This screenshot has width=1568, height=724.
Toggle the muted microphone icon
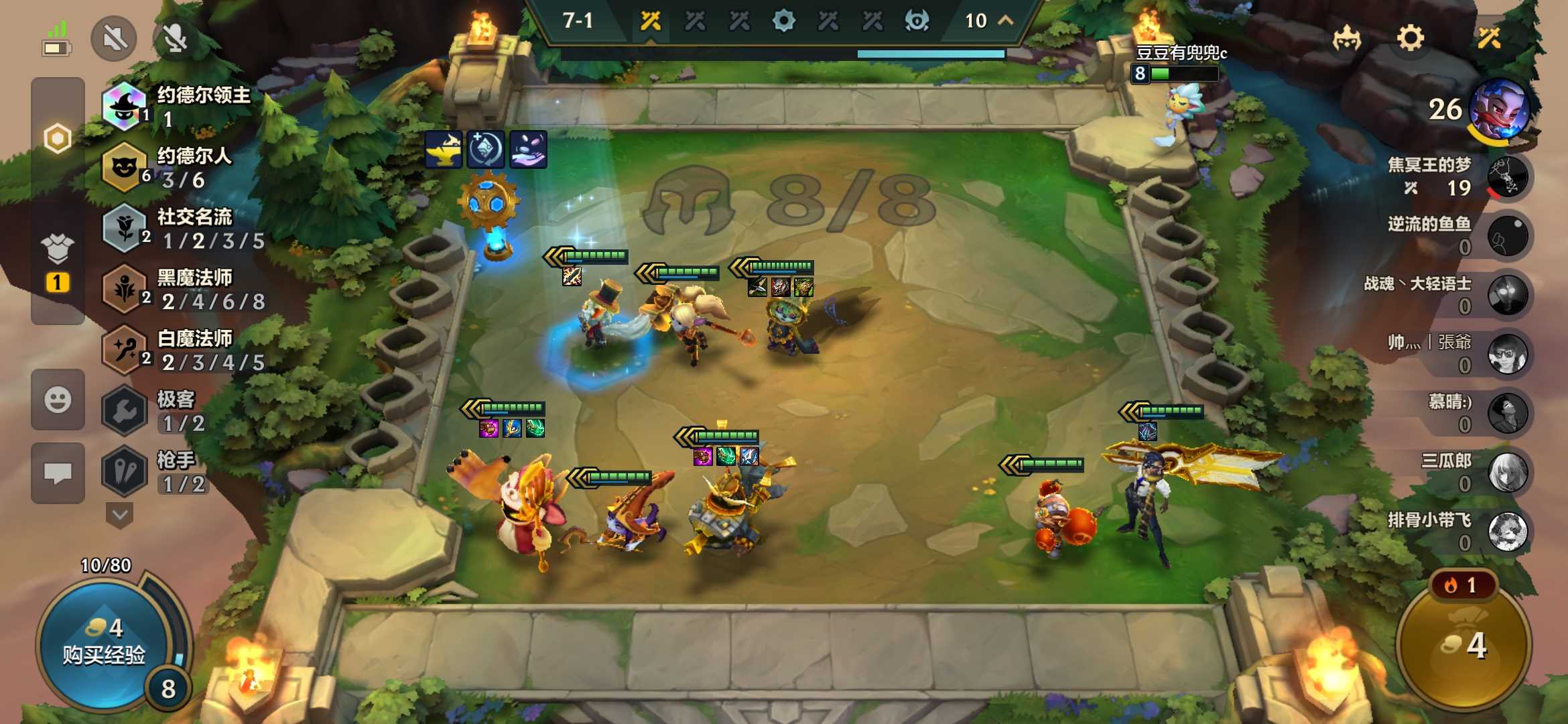tap(176, 38)
